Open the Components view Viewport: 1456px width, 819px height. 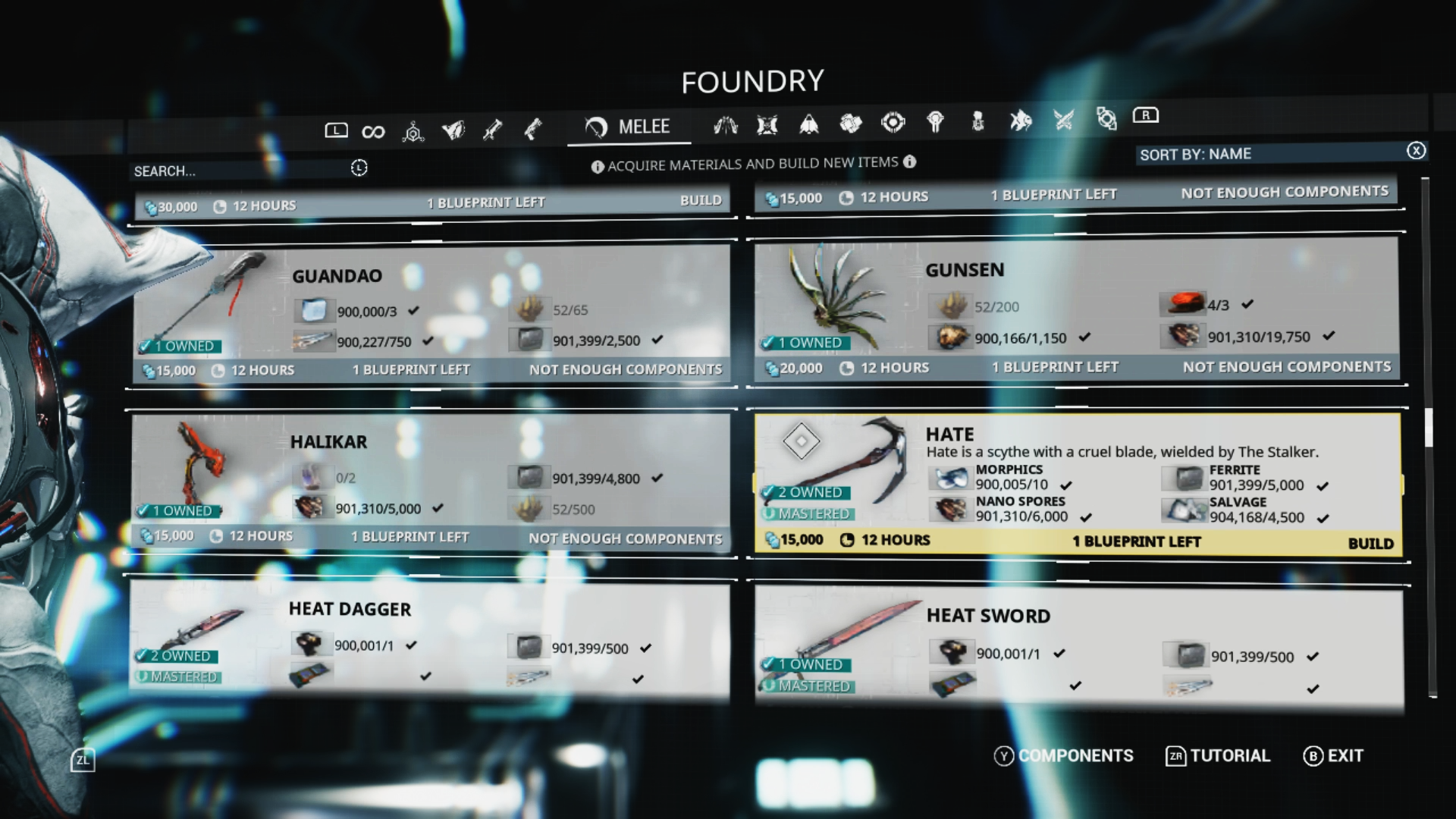pos(1064,756)
